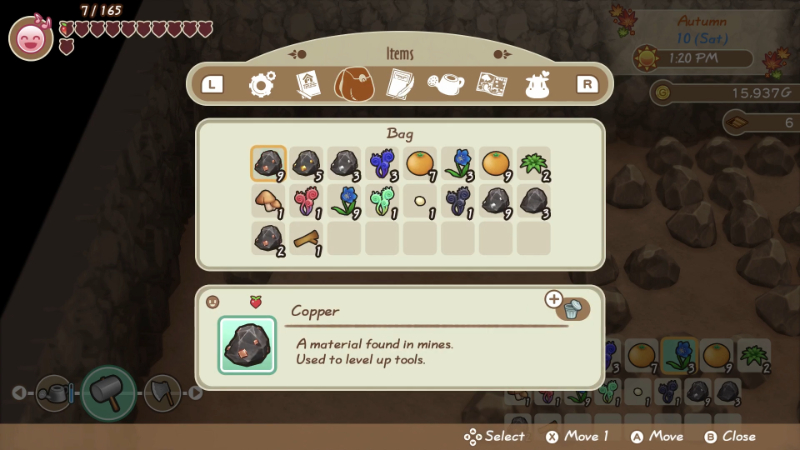
Task: Choose the wooden branch item
Action: tap(306, 239)
